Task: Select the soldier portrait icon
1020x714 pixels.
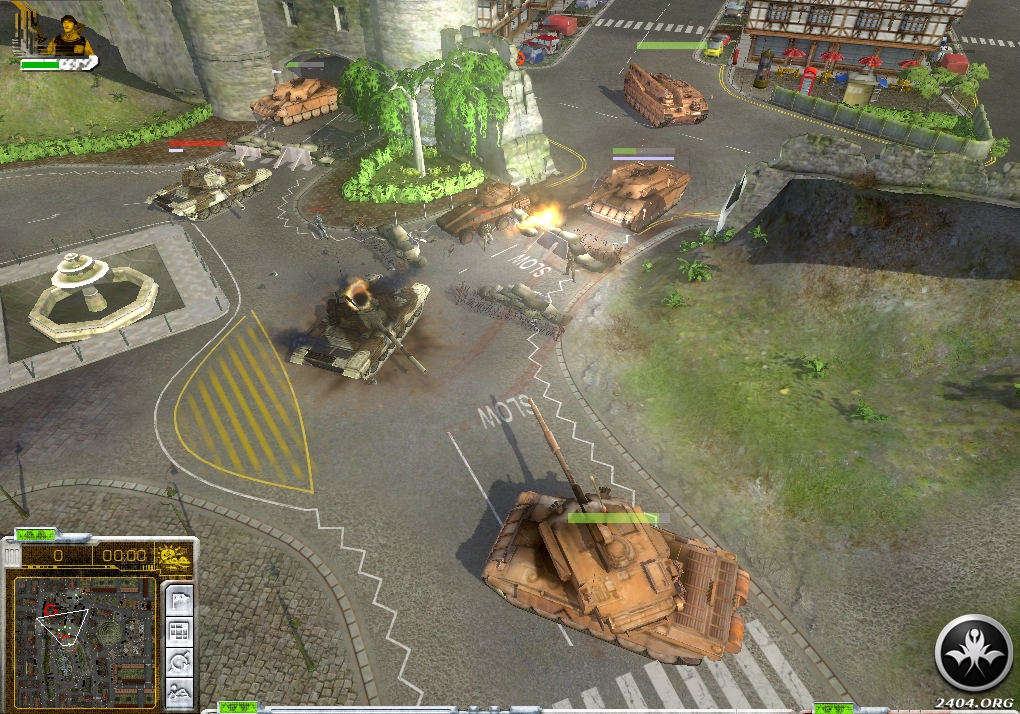Action: click(70, 35)
